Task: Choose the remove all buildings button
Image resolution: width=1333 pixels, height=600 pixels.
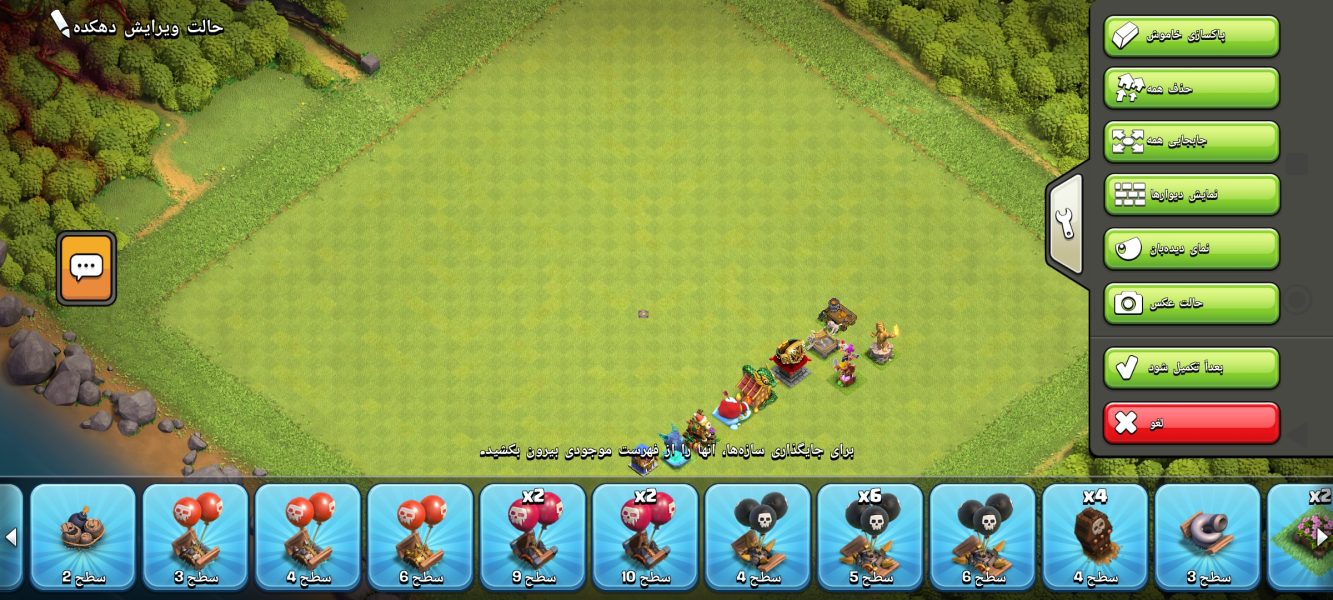Action: [x=1191, y=88]
